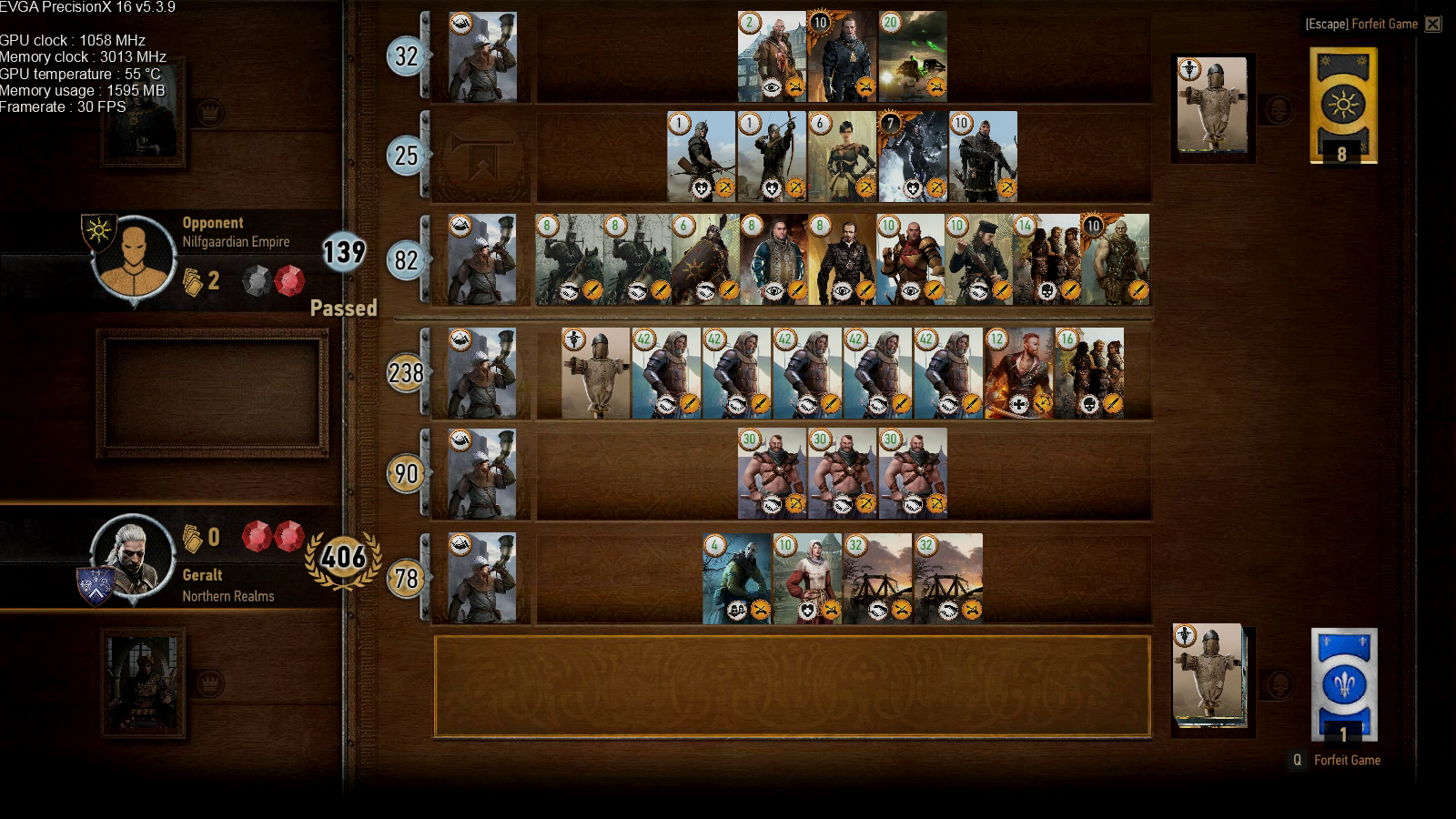Click the 20-strength dragon card on top row

(914, 55)
